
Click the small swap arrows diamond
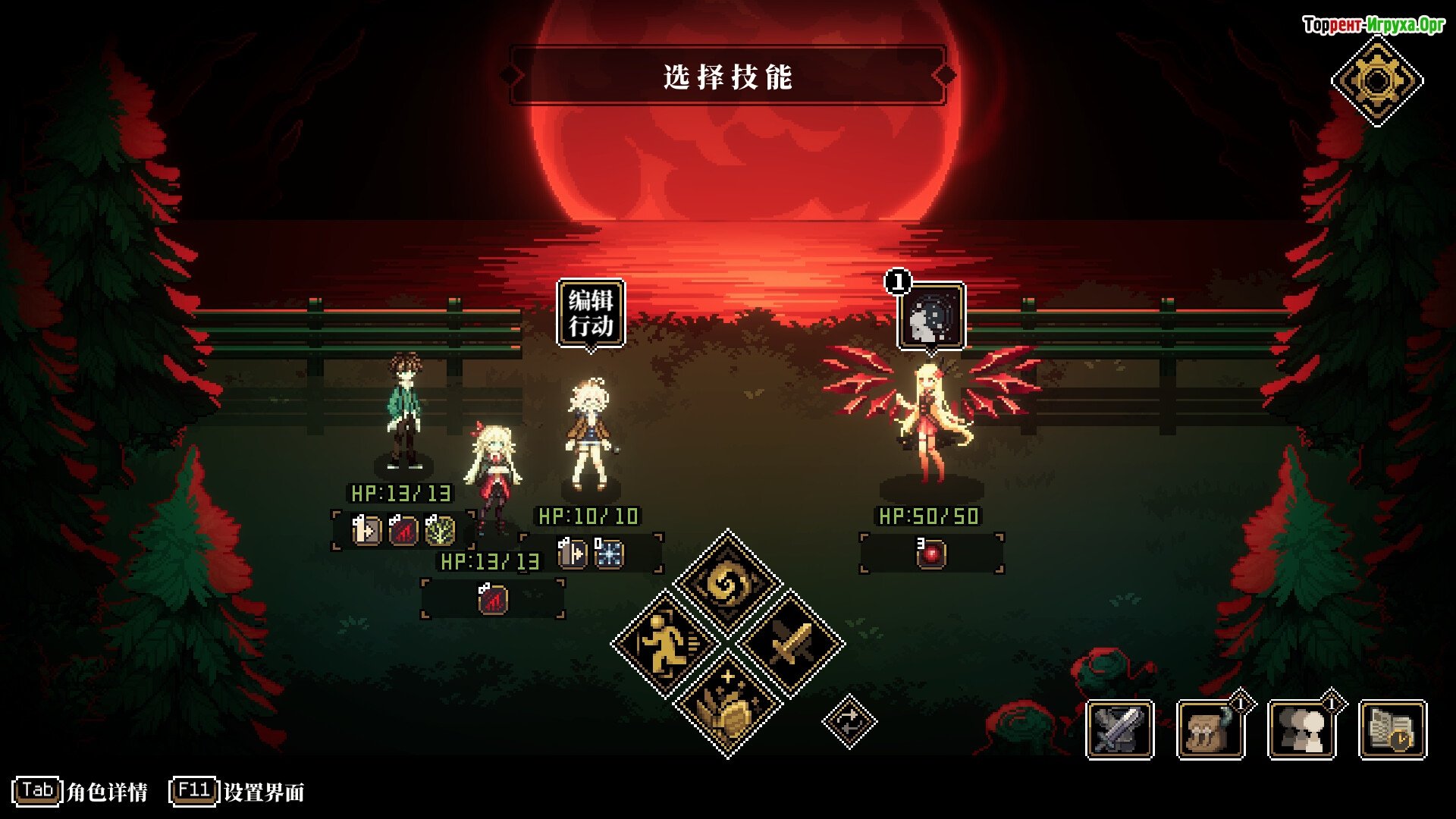pyautogui.click(x=849, y=720)
